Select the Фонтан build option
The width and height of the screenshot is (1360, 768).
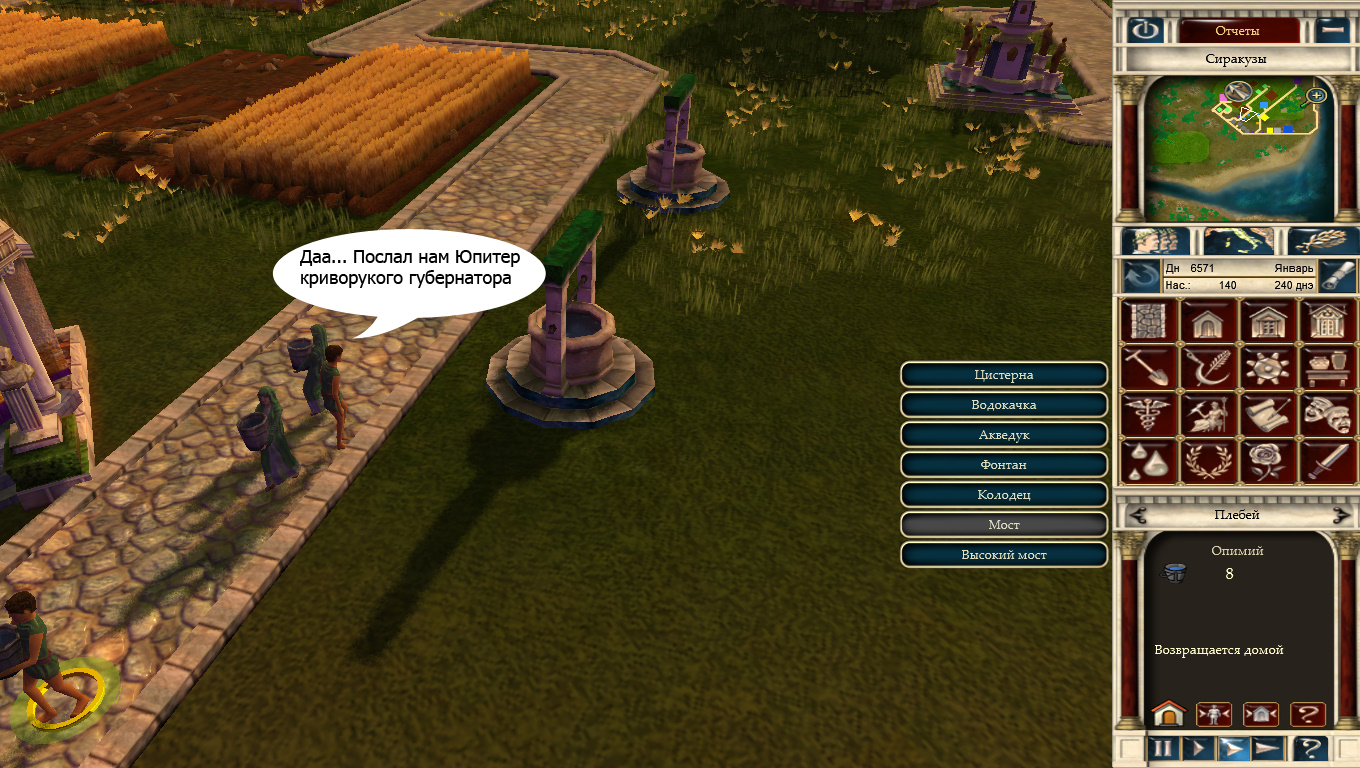pyautogui.click(x=1004, y=465)
